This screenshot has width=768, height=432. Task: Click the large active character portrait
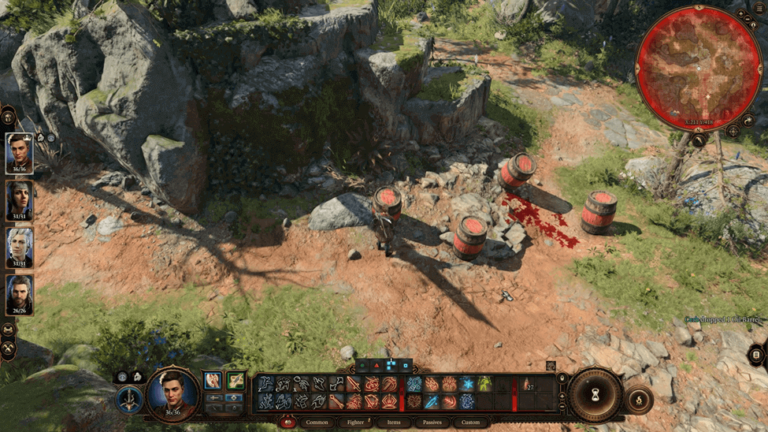(173, 393)
